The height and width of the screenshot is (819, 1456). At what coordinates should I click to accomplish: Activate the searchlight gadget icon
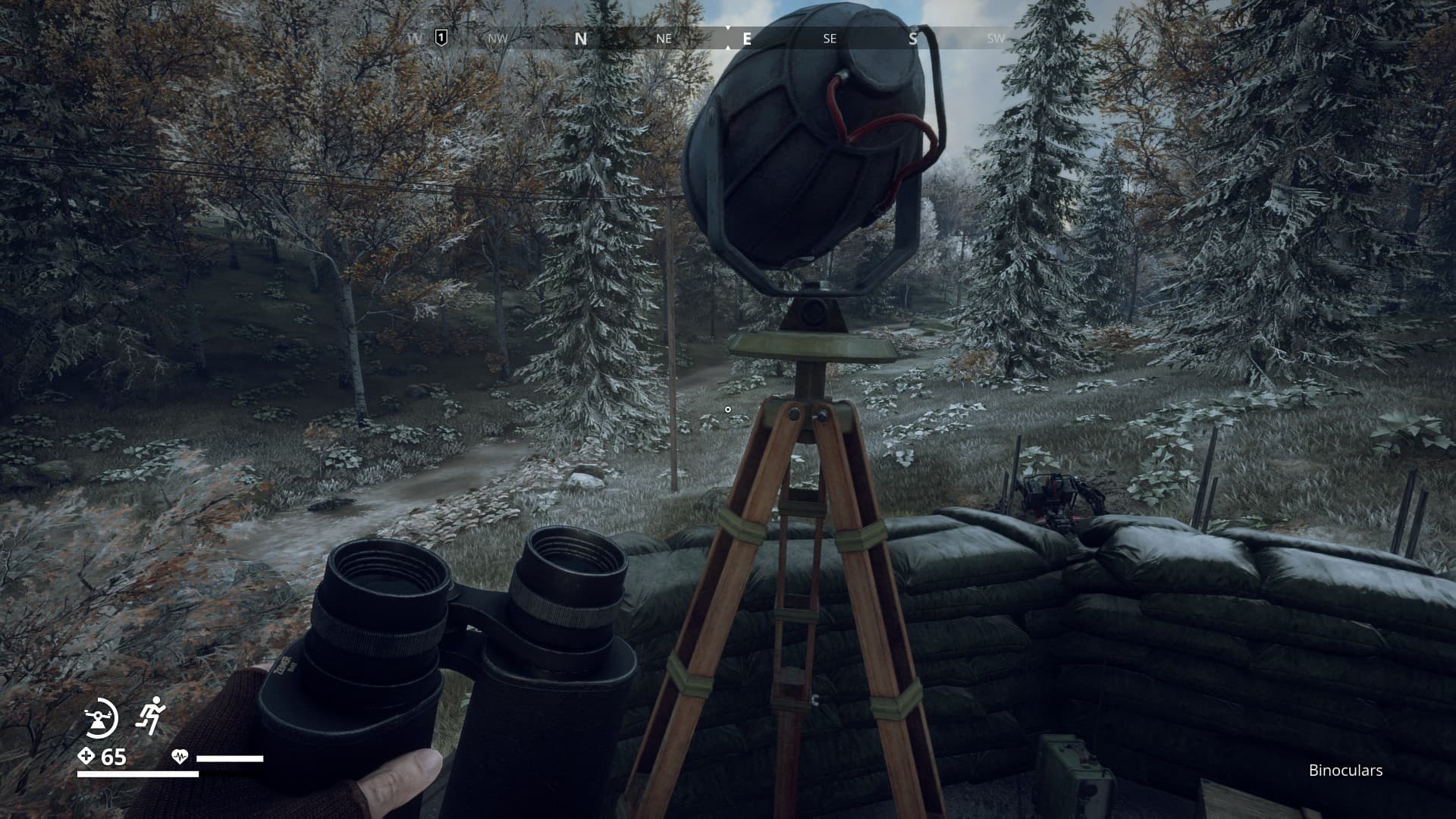coord(100,717)
